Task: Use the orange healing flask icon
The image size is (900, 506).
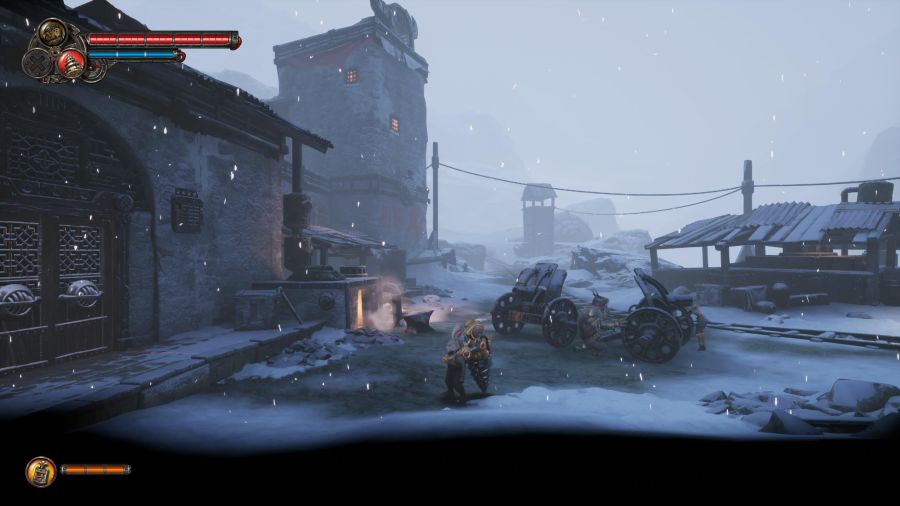Action: 40,470
